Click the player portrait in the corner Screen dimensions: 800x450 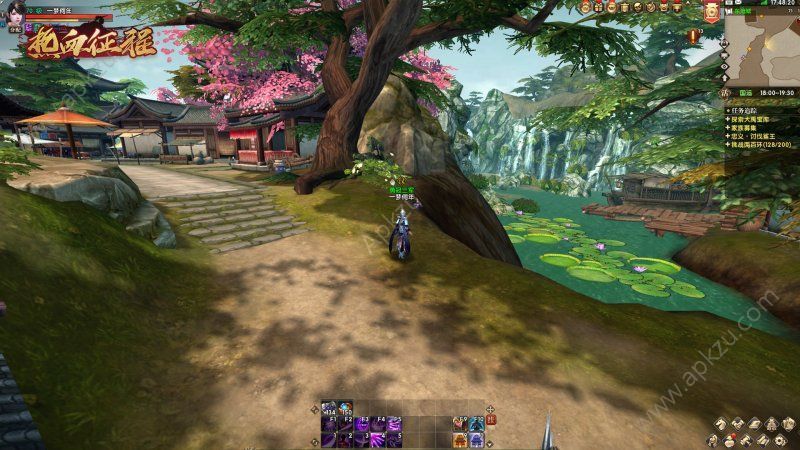[12, 10]
